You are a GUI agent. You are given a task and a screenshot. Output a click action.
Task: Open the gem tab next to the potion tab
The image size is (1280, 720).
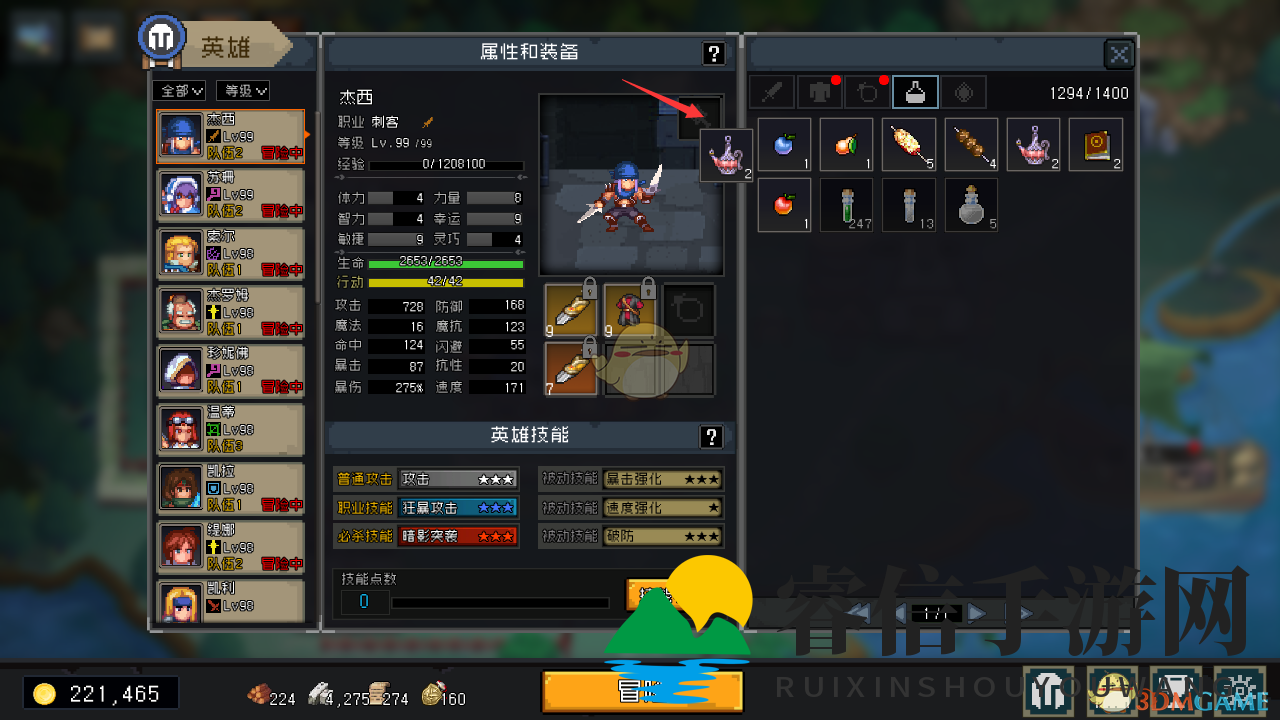point(962,91)
